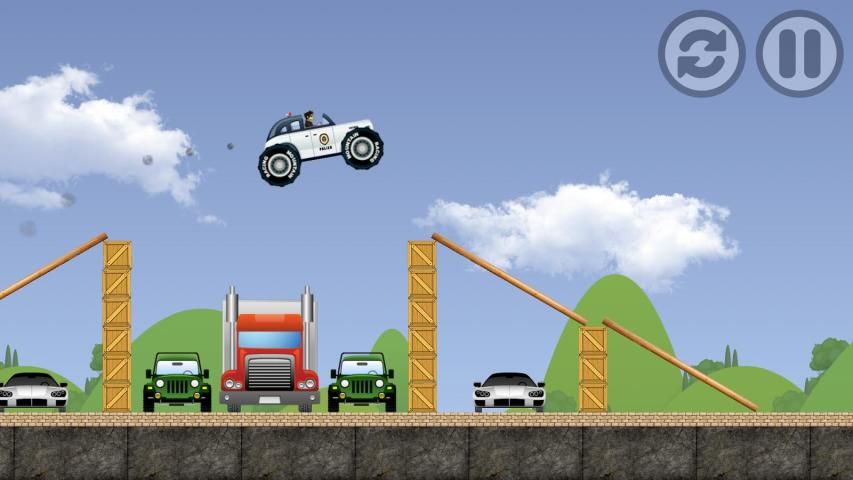
Task: Restart the level with the circular arrows button
Action: pos(701,54)
